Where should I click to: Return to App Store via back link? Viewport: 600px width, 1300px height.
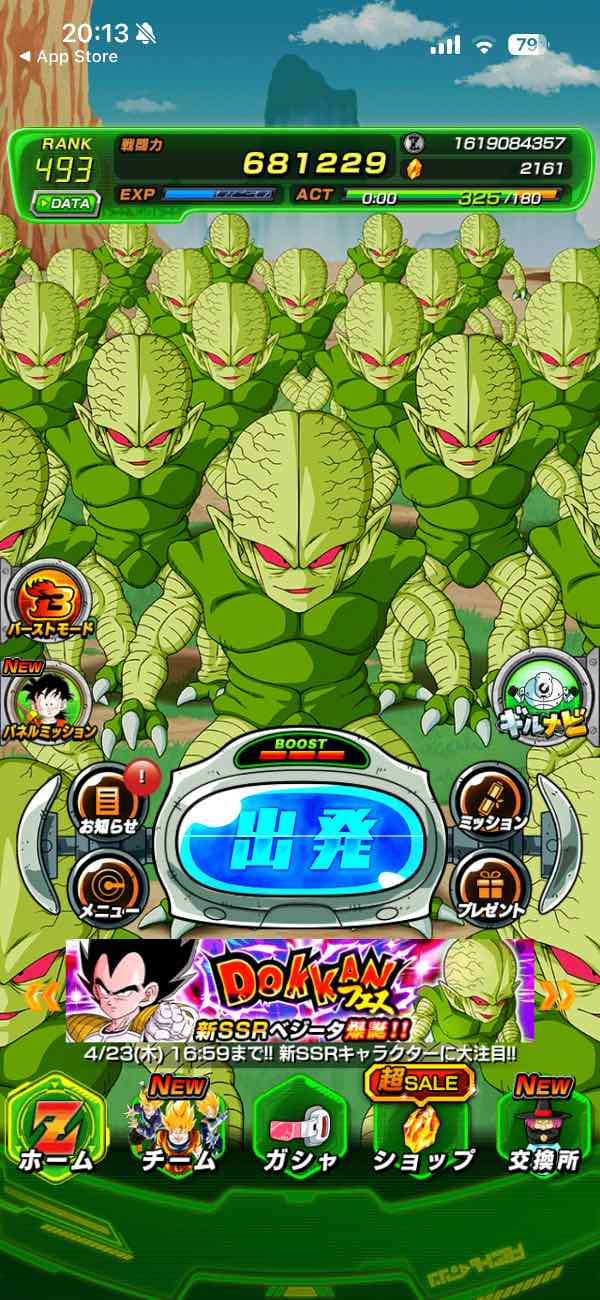point(68,57)
